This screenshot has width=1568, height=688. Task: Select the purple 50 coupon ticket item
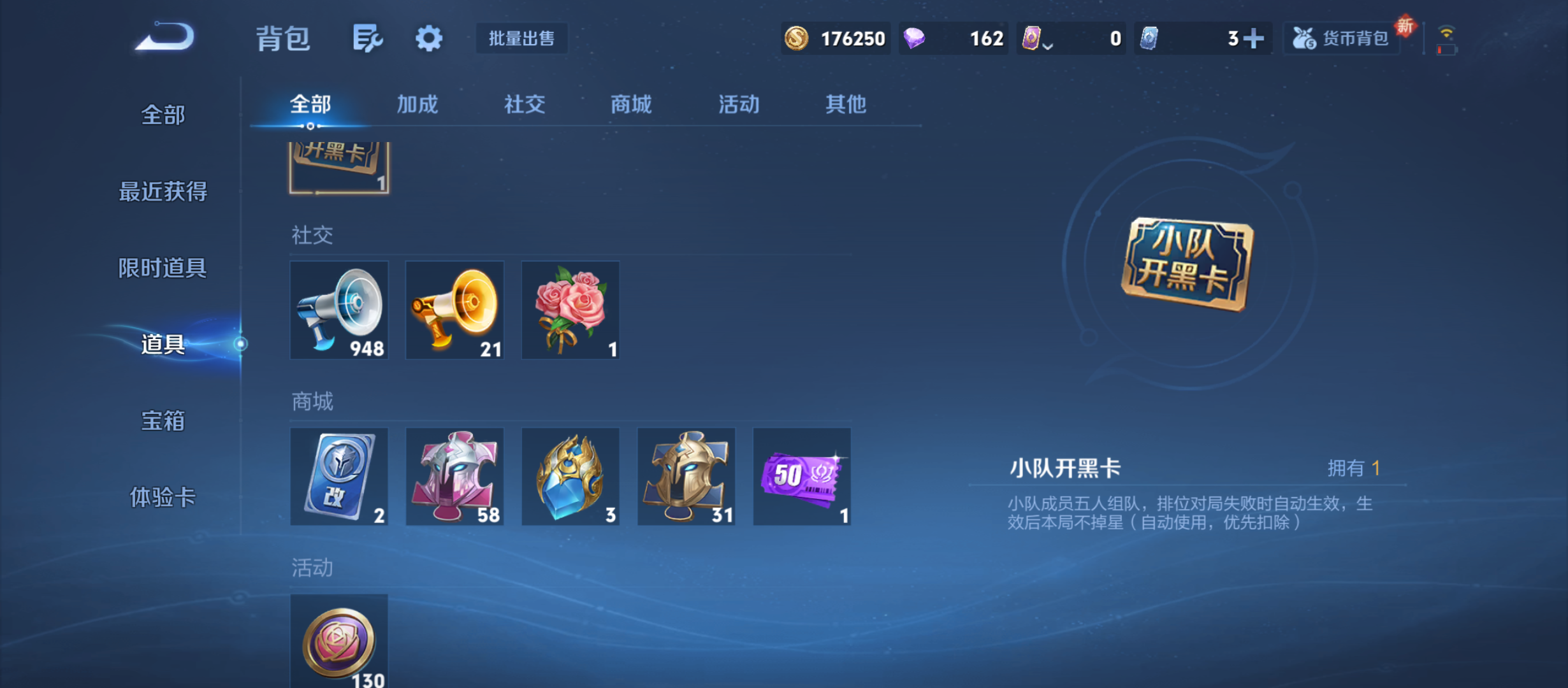coord(801,477)
